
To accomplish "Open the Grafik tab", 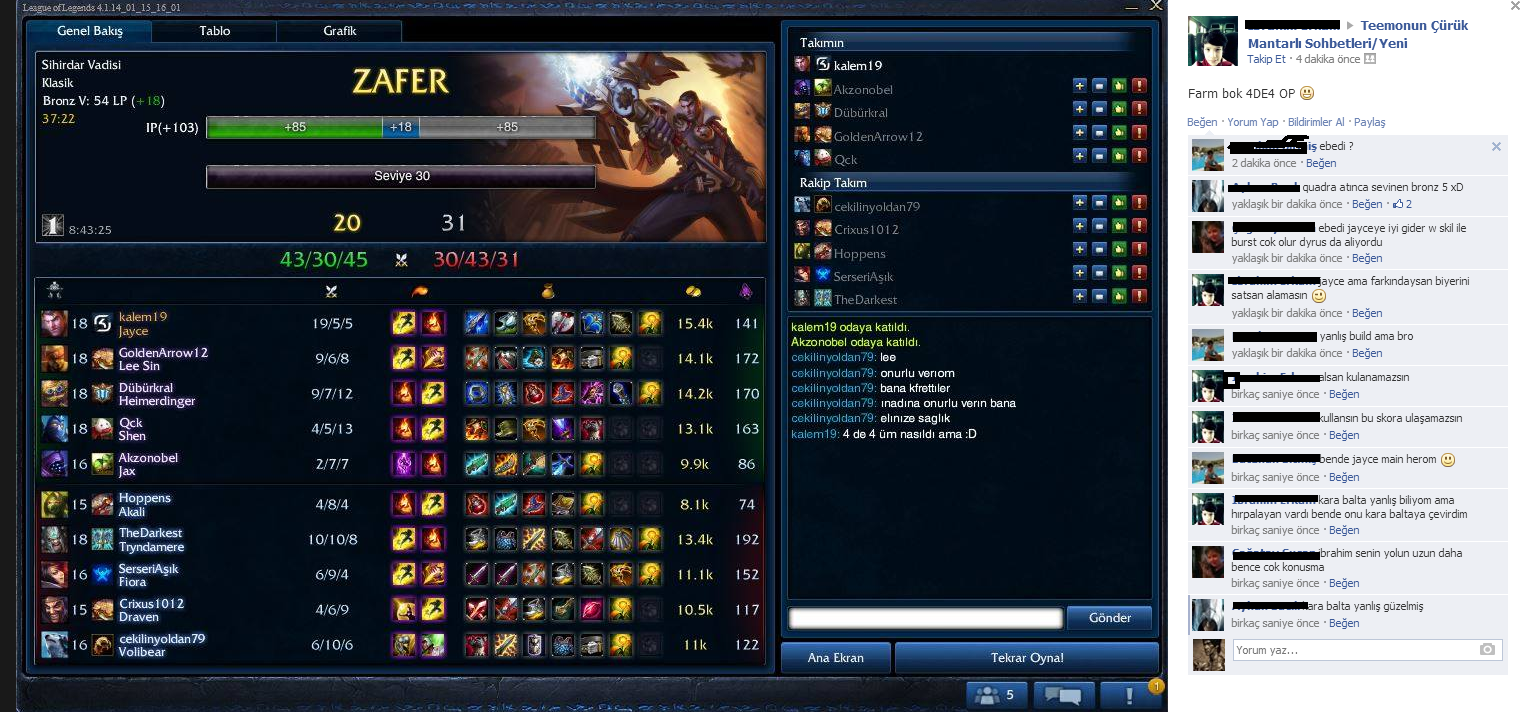I will [x=339, y=31].
